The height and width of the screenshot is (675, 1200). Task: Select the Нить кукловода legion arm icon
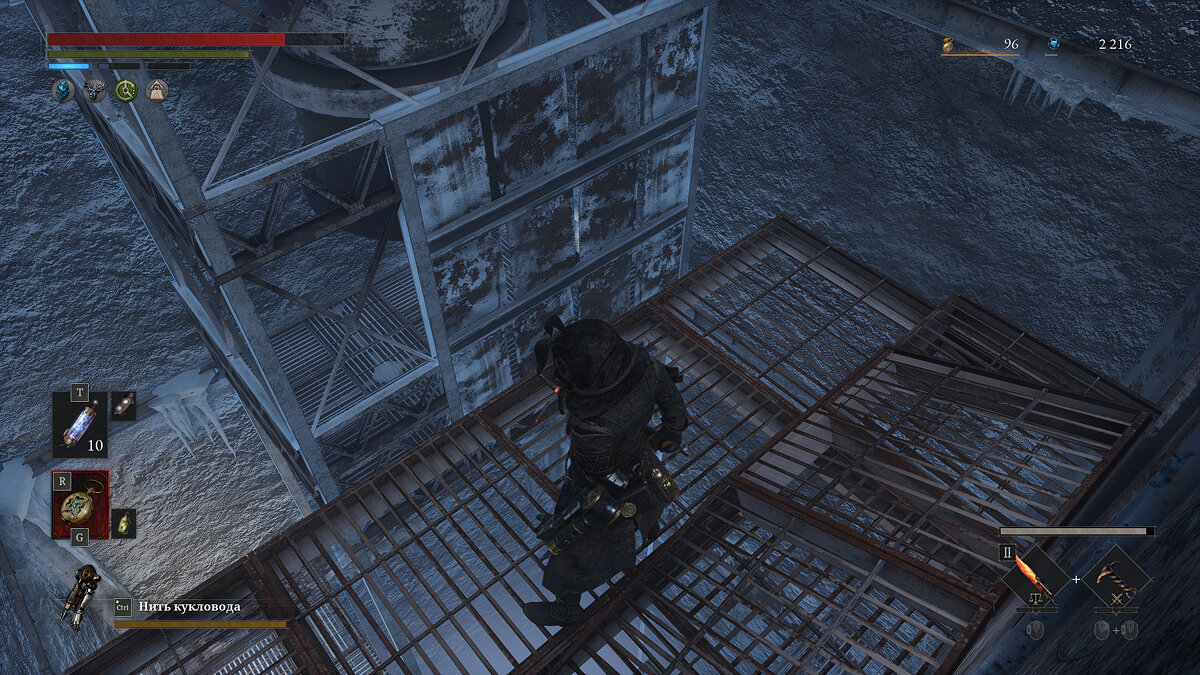[81, 595]
